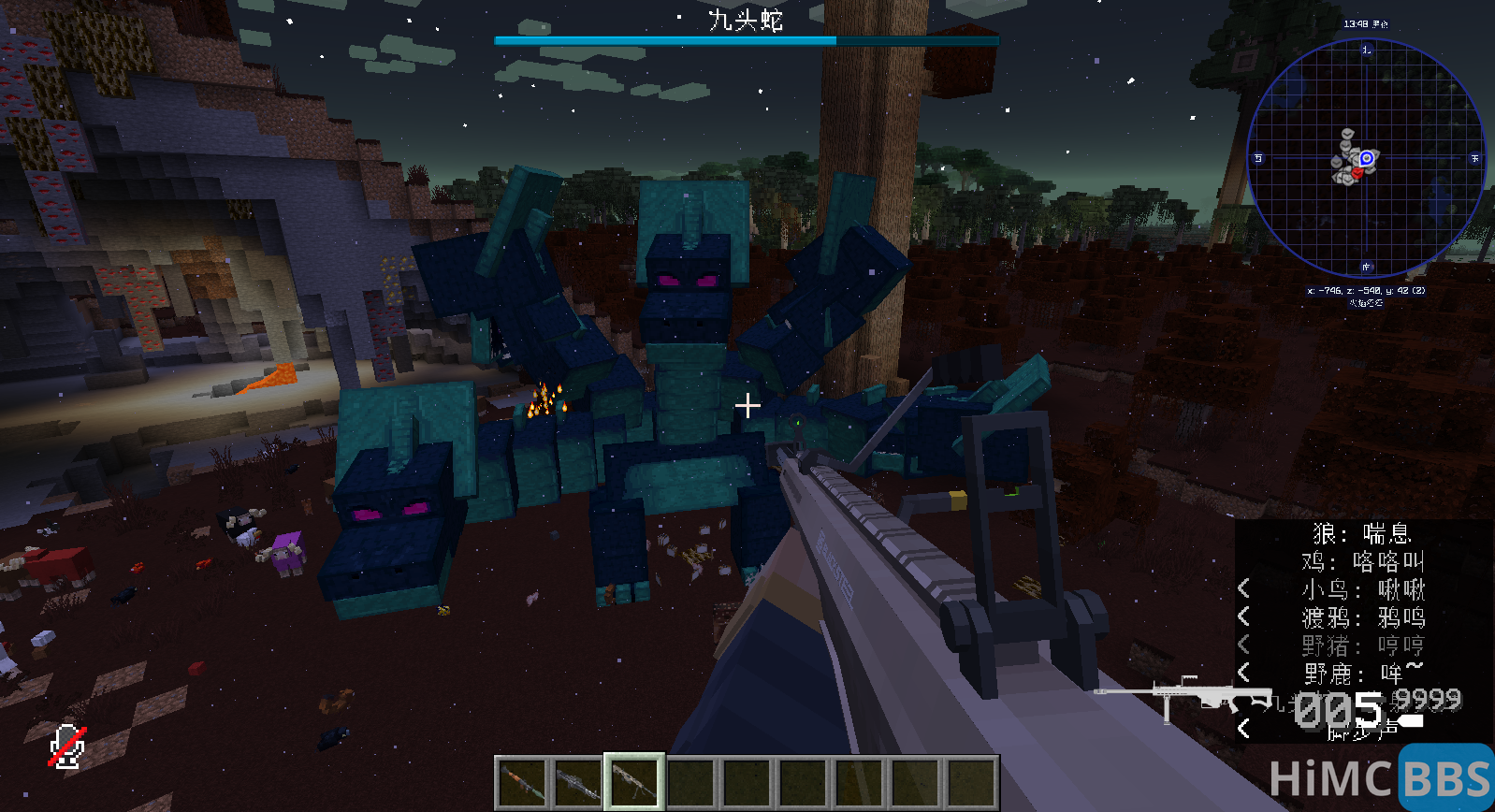The width and height of the screenshot is (1495, 812).
Task: Click the blue player marker on minimap
Action: point(1367,158)
